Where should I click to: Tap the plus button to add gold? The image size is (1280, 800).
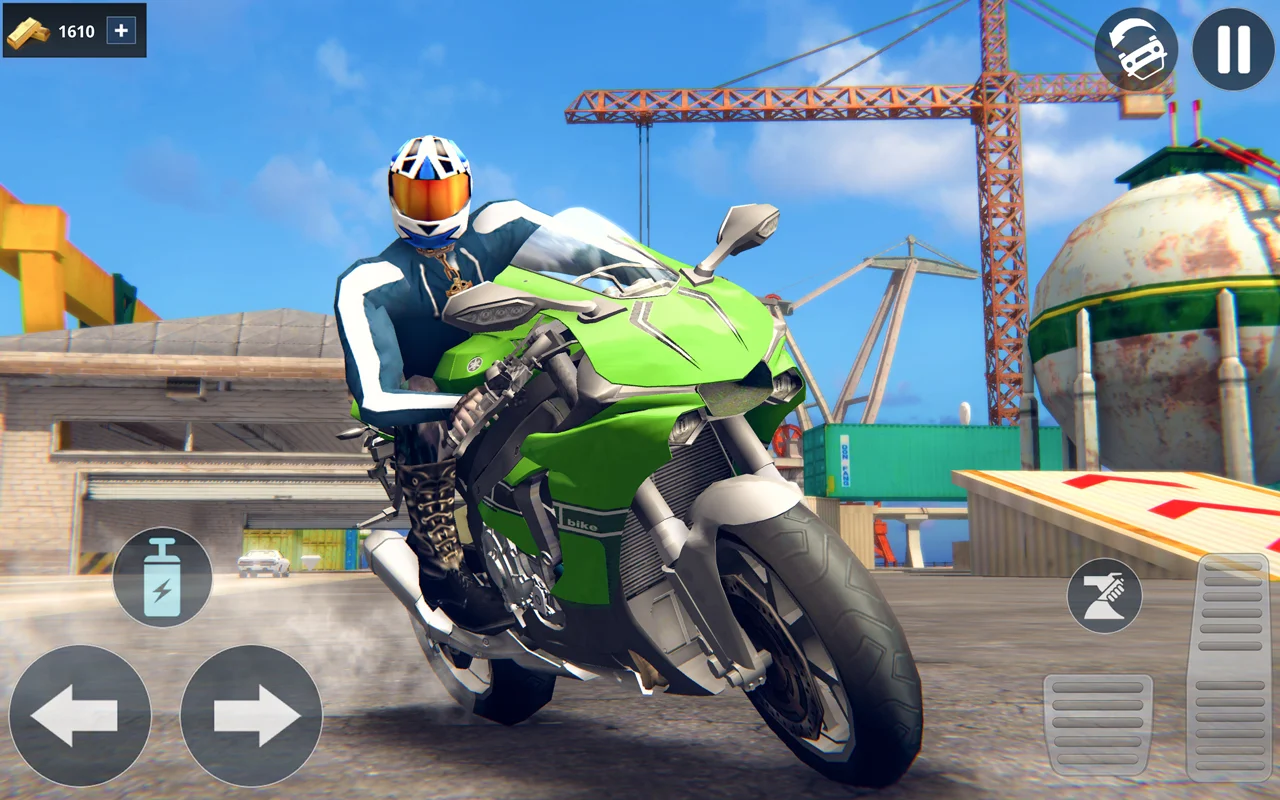121,30
